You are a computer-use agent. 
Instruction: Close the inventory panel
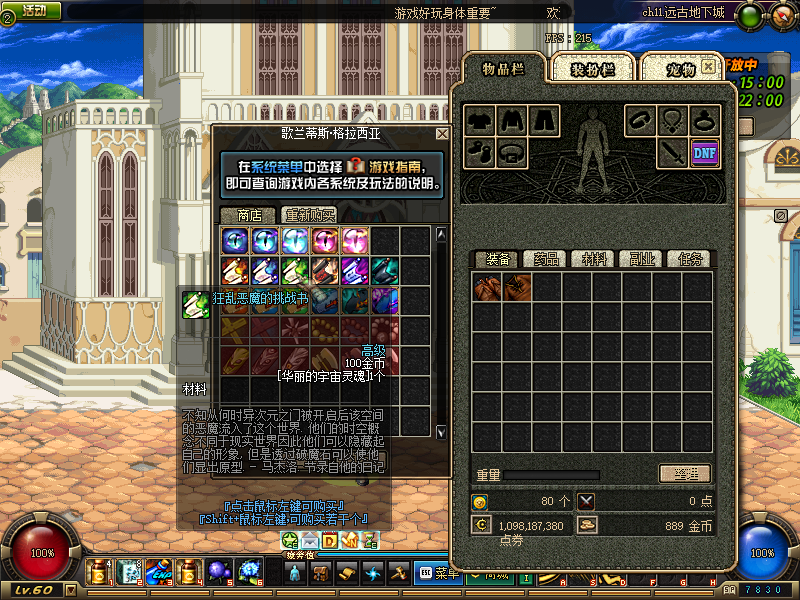pos(708,66)
